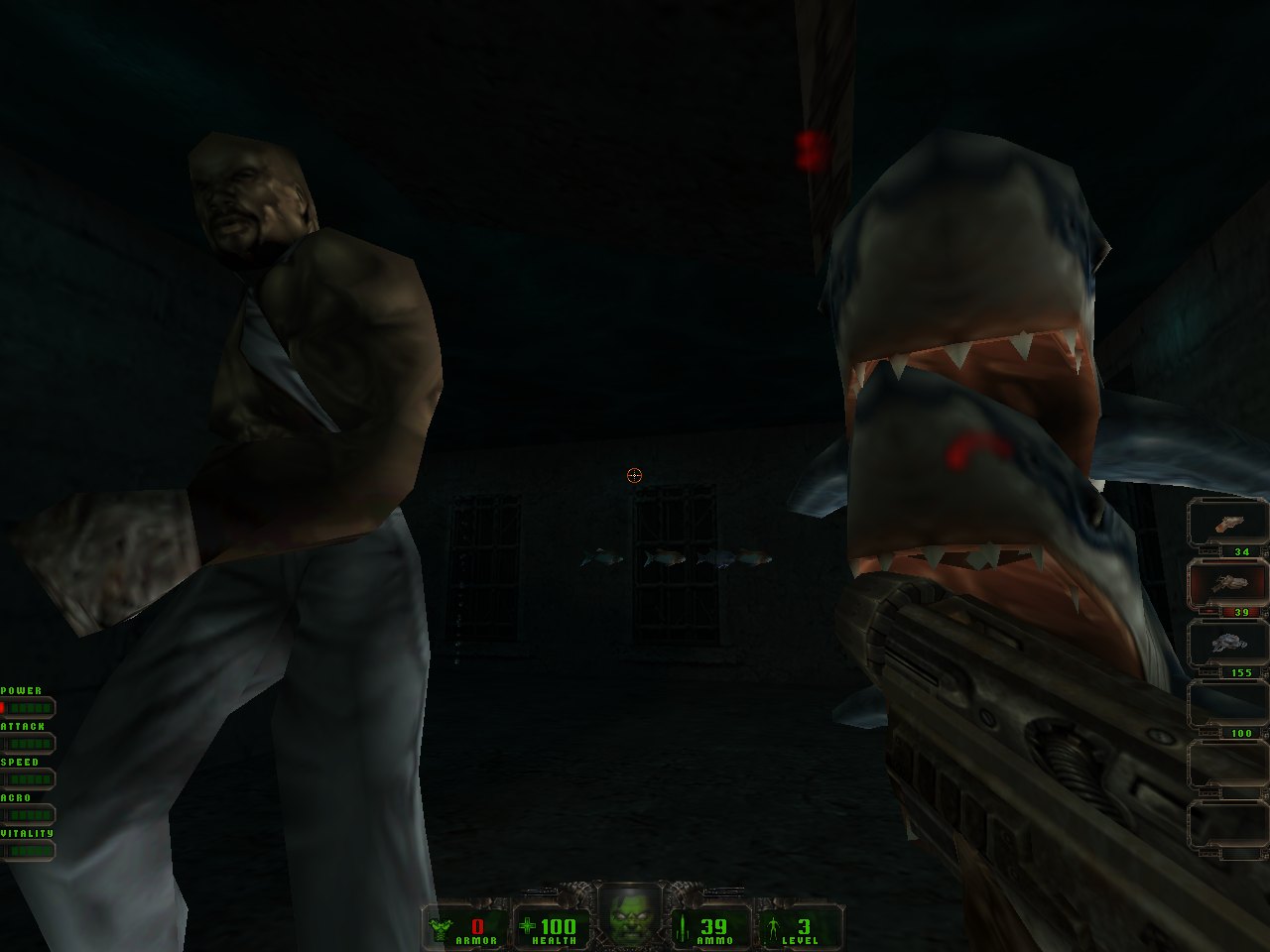The image size is (1270, 952).
Task: Click the SPEED stat bar
Action: (28, 780)
